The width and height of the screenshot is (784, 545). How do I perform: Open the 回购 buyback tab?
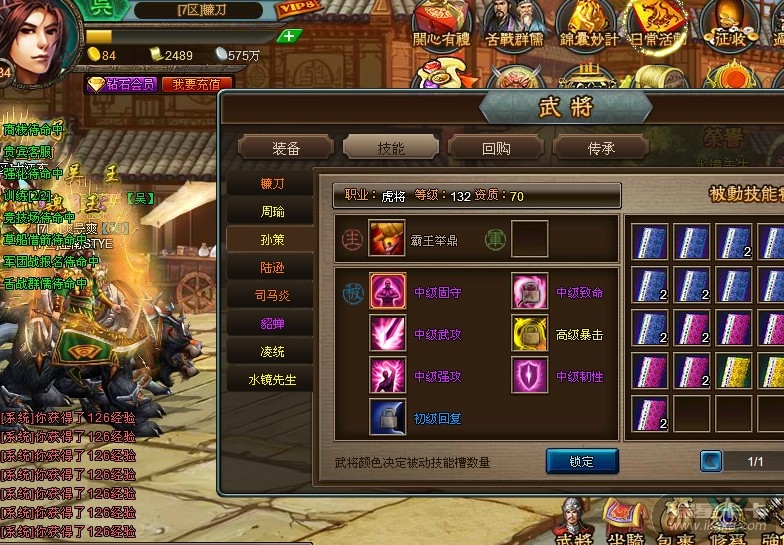click(496, 148)
